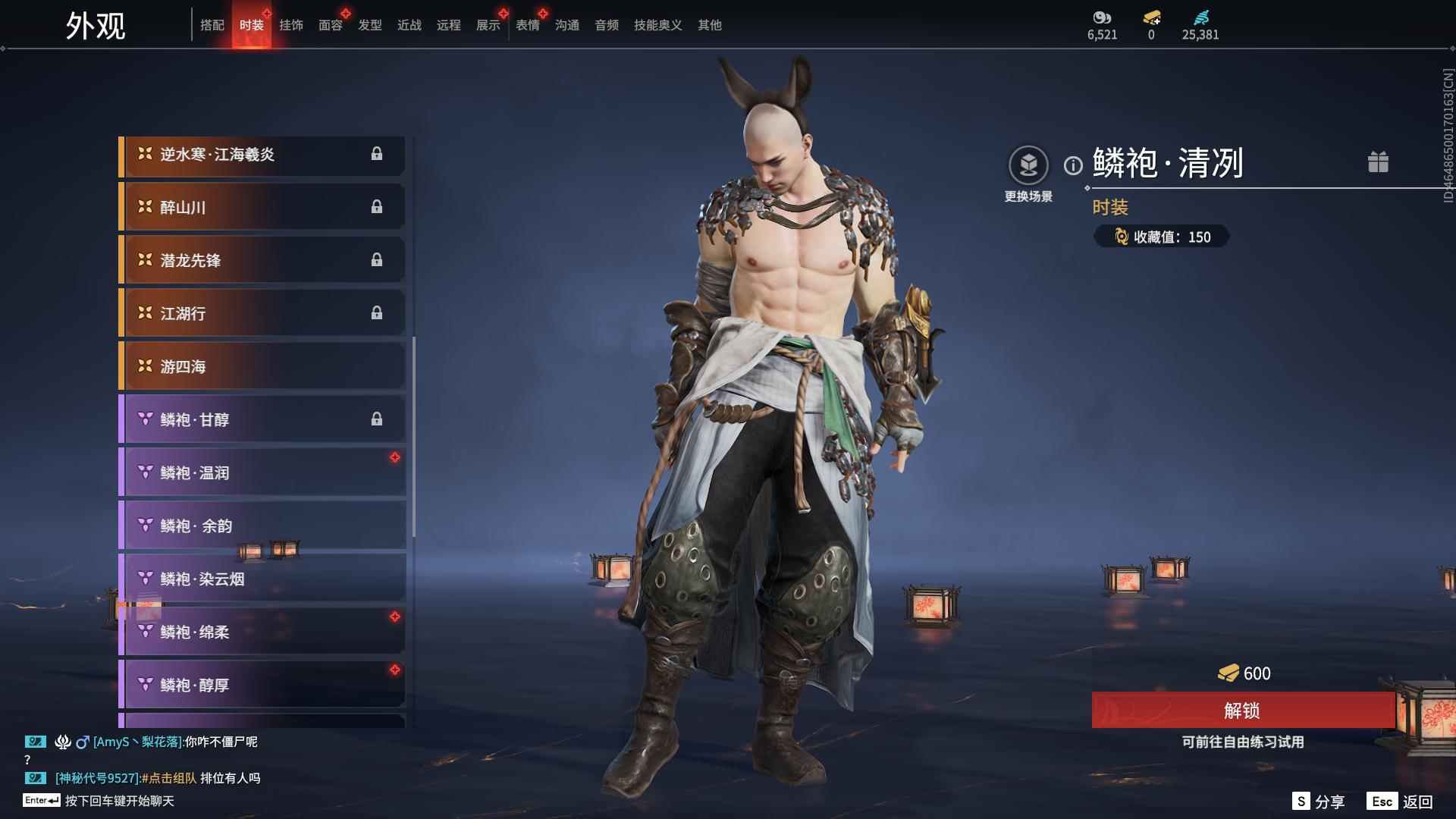Click the red 解锁 unlock button

pyautogui.click(x=1242, y=711)
